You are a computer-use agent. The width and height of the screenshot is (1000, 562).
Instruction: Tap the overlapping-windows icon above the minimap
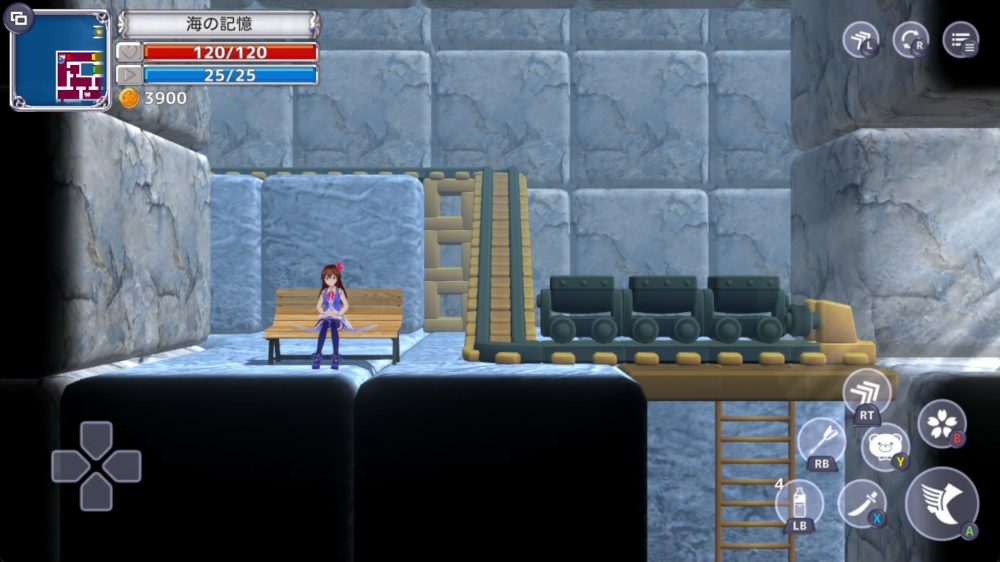[x=21, y=19]
